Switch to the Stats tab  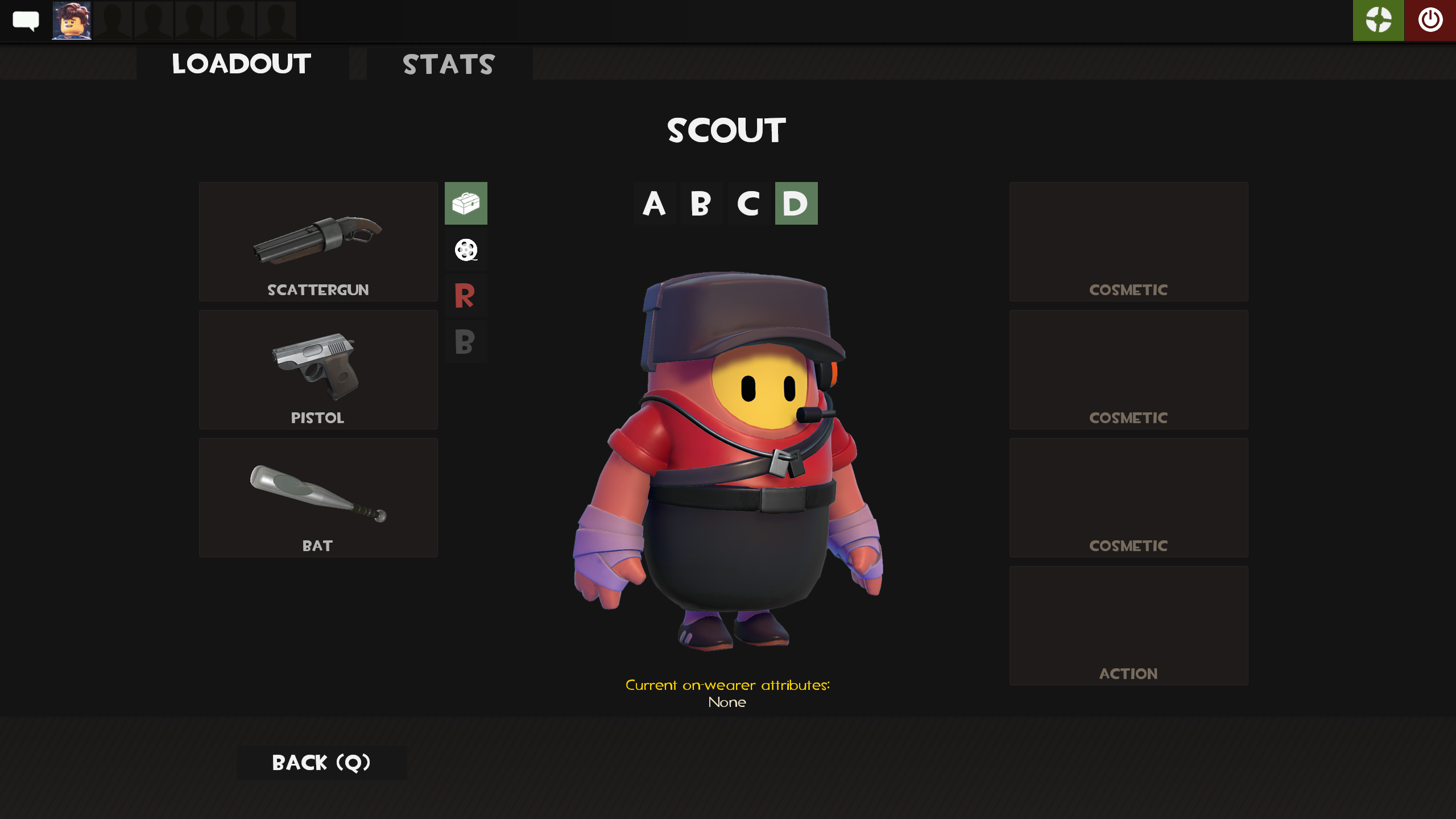pyautogui.click(x=449, y=64)
